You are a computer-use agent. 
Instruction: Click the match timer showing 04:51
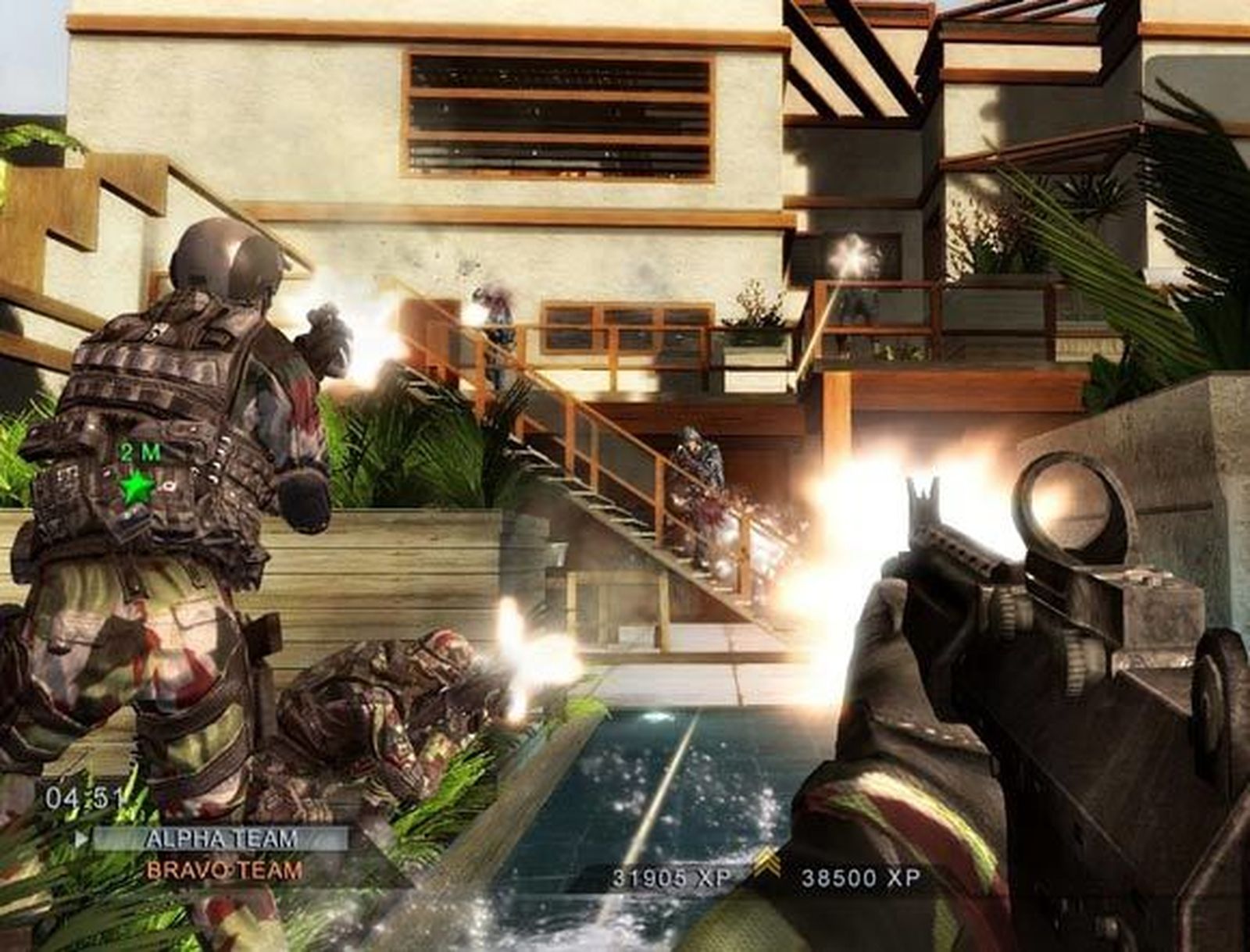[84, 798]
